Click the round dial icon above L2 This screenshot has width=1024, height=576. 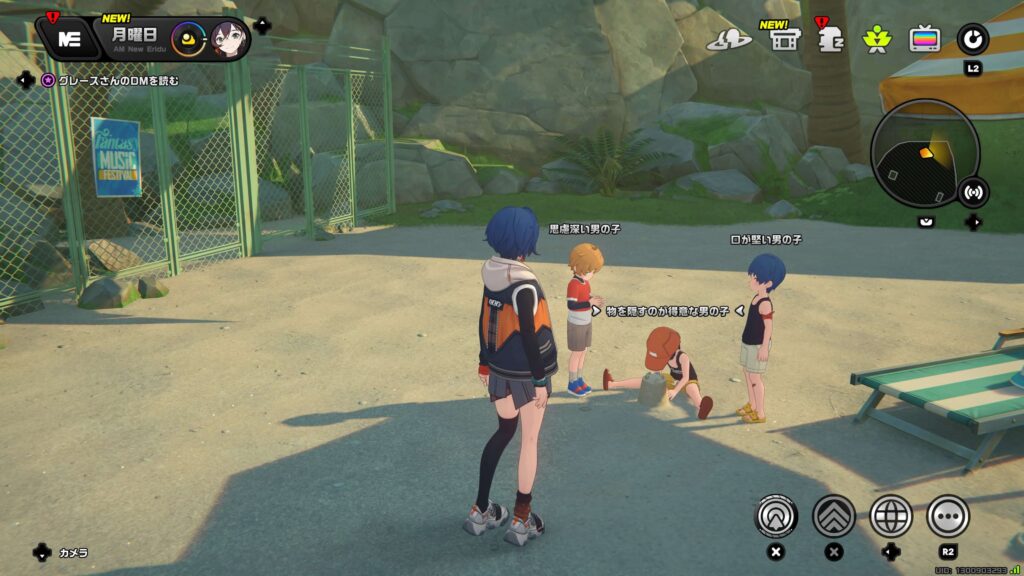tap(972, 39)
